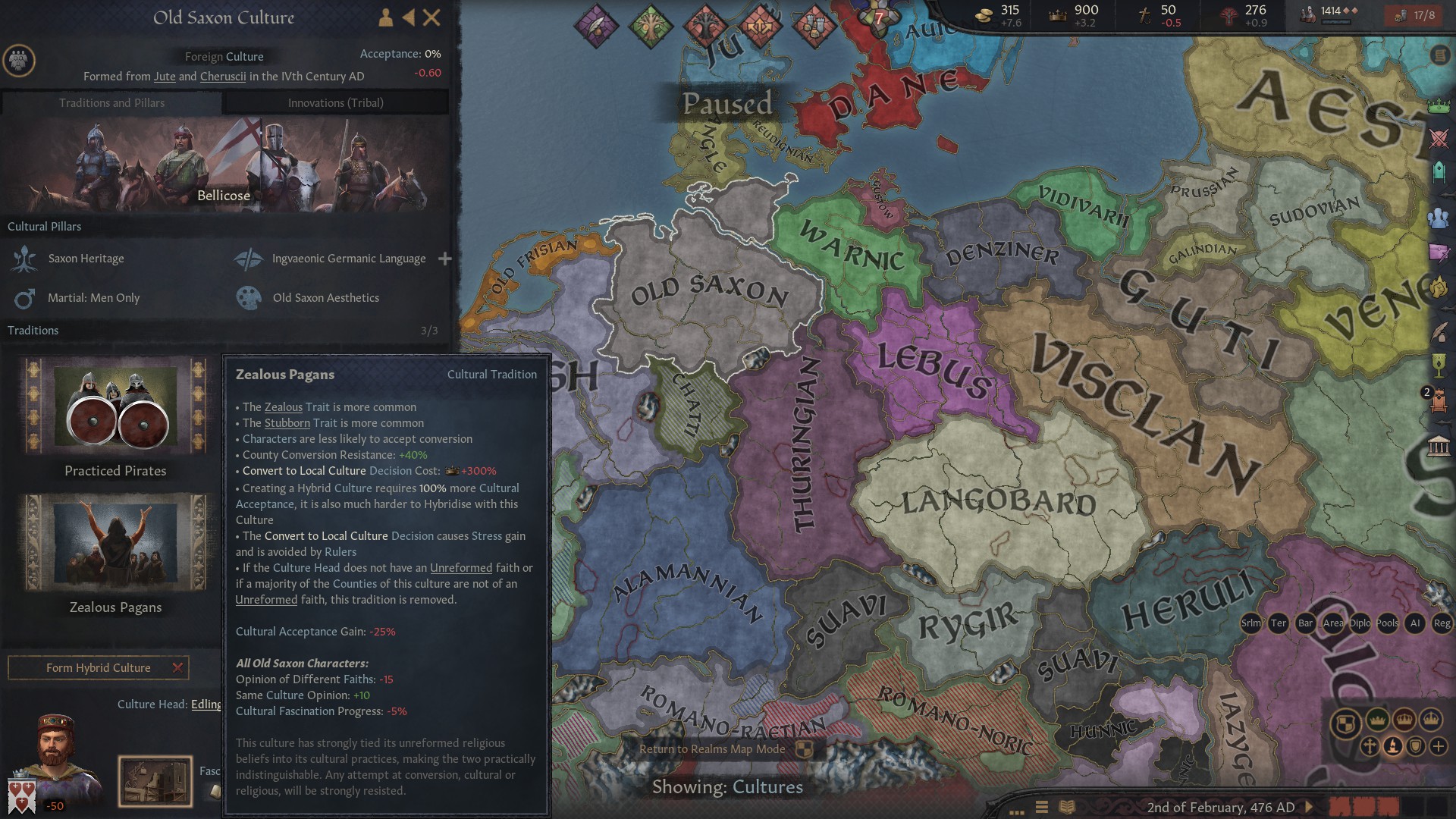Open Culture Head Edling's character link

point(205,704)
